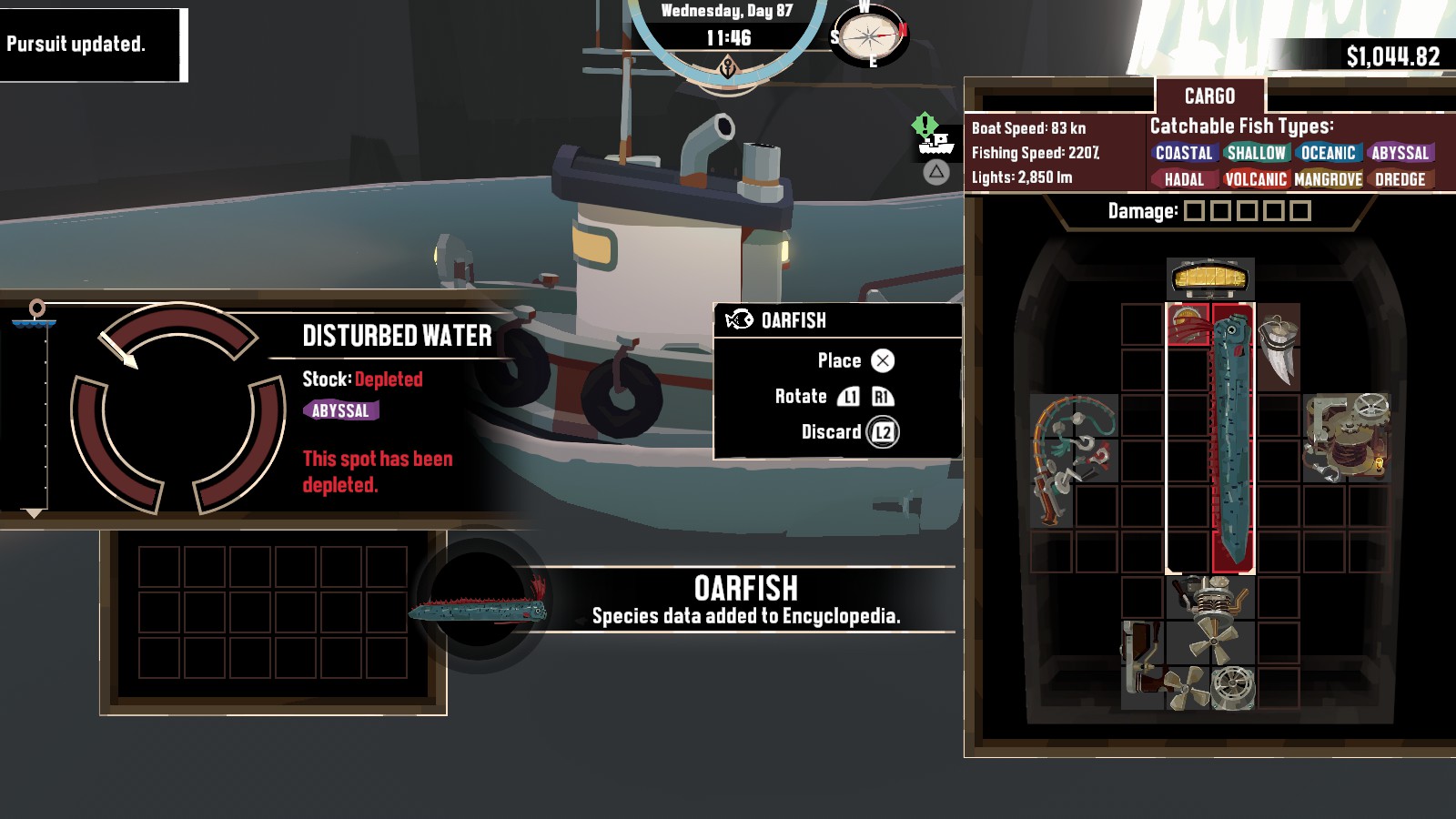This screenshot has height=819, width=1456.
Task: Toggle the MANGROVE fish type filter
Action: [x=1328, y=180]
